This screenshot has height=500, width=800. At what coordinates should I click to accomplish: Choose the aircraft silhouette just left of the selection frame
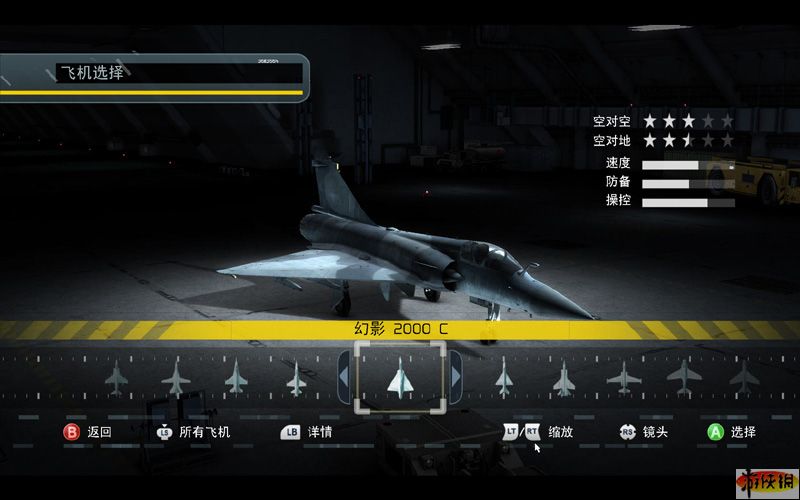tap(296, 378)
